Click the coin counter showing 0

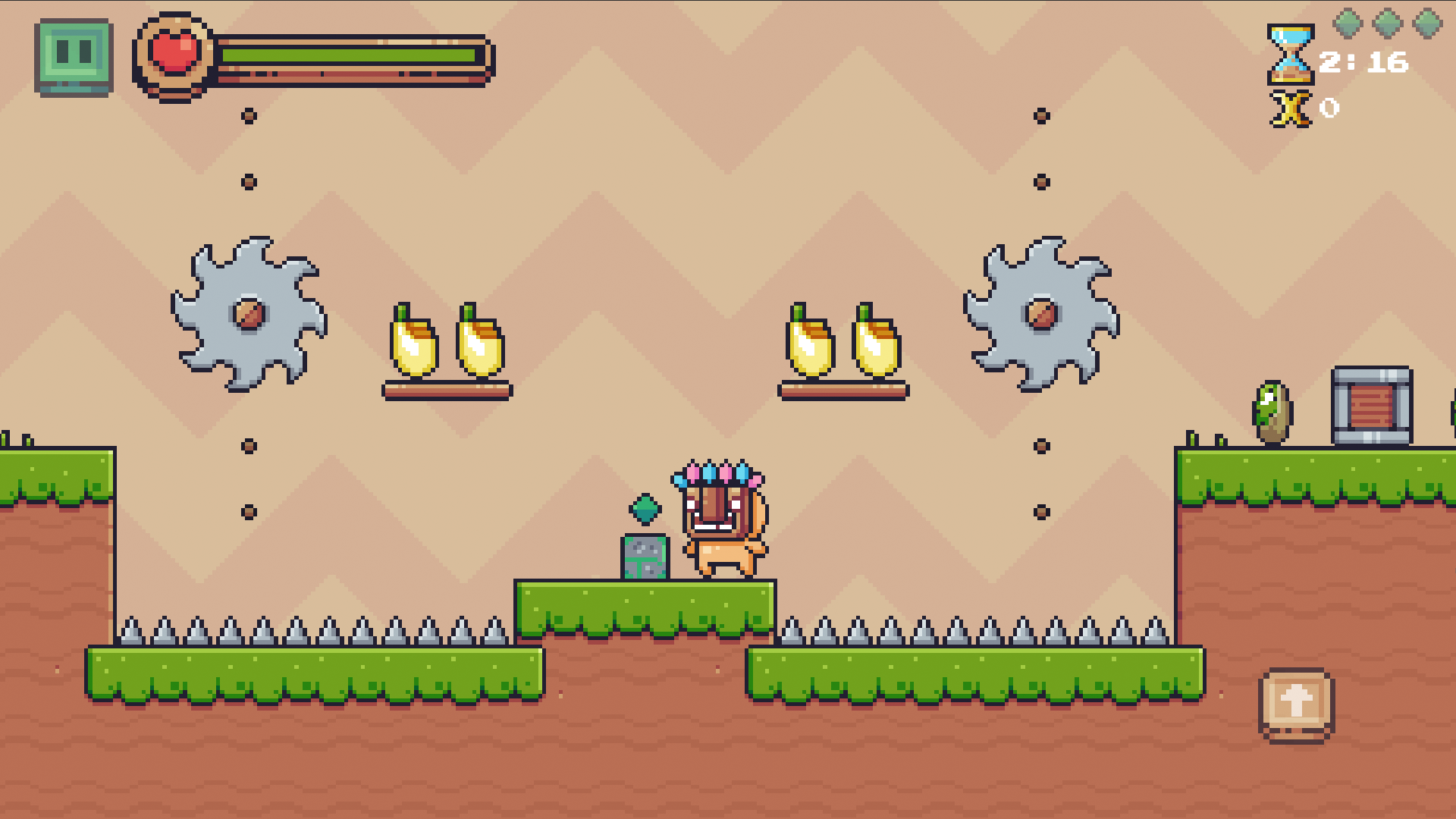point(1329,109)
